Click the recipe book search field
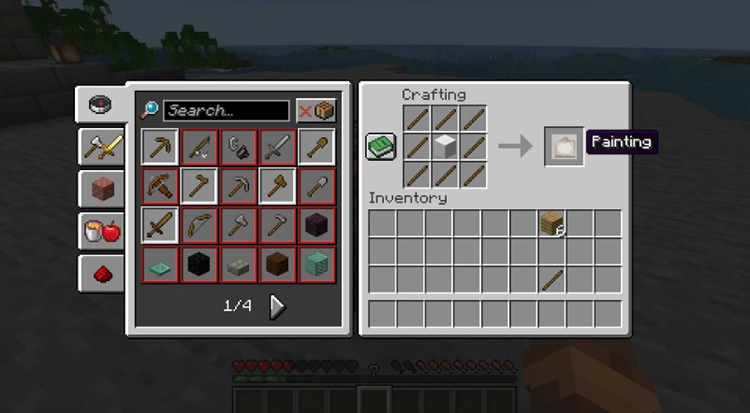The width and height of the screenshot is (750, 413). click(x=226, y=110)
